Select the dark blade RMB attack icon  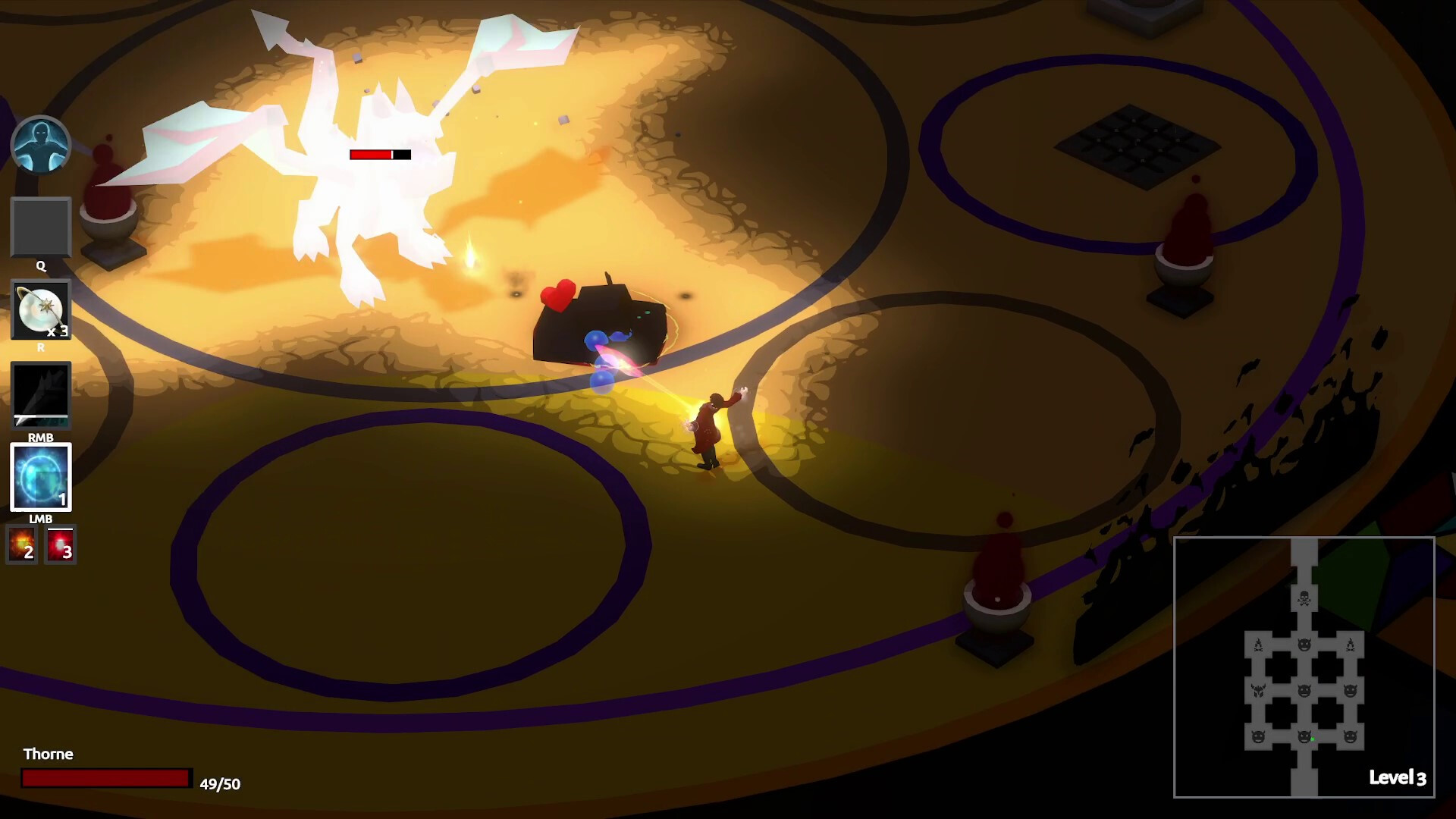[x=41, y=394]
